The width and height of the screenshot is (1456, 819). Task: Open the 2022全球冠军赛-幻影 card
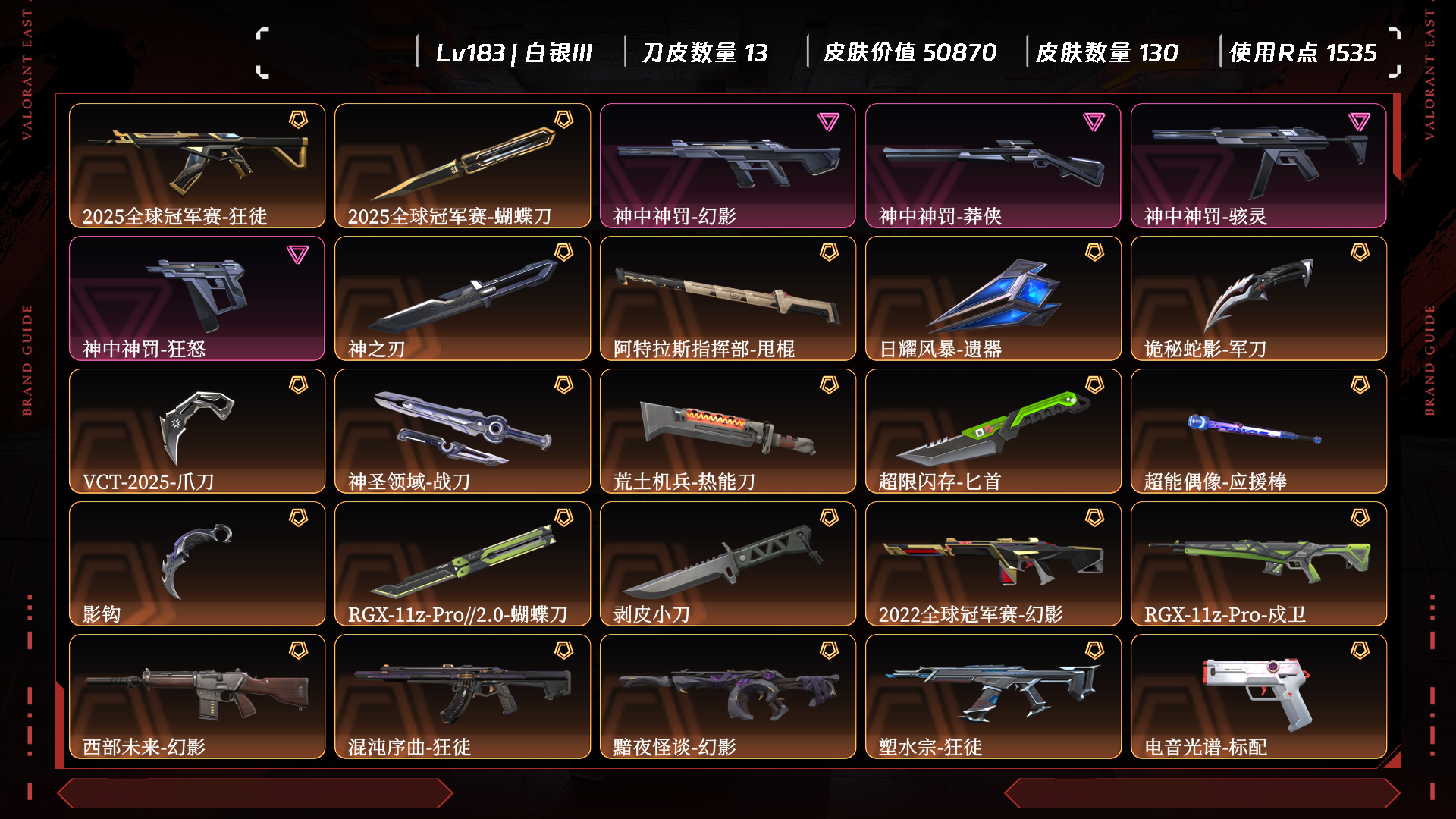point(993,563)
